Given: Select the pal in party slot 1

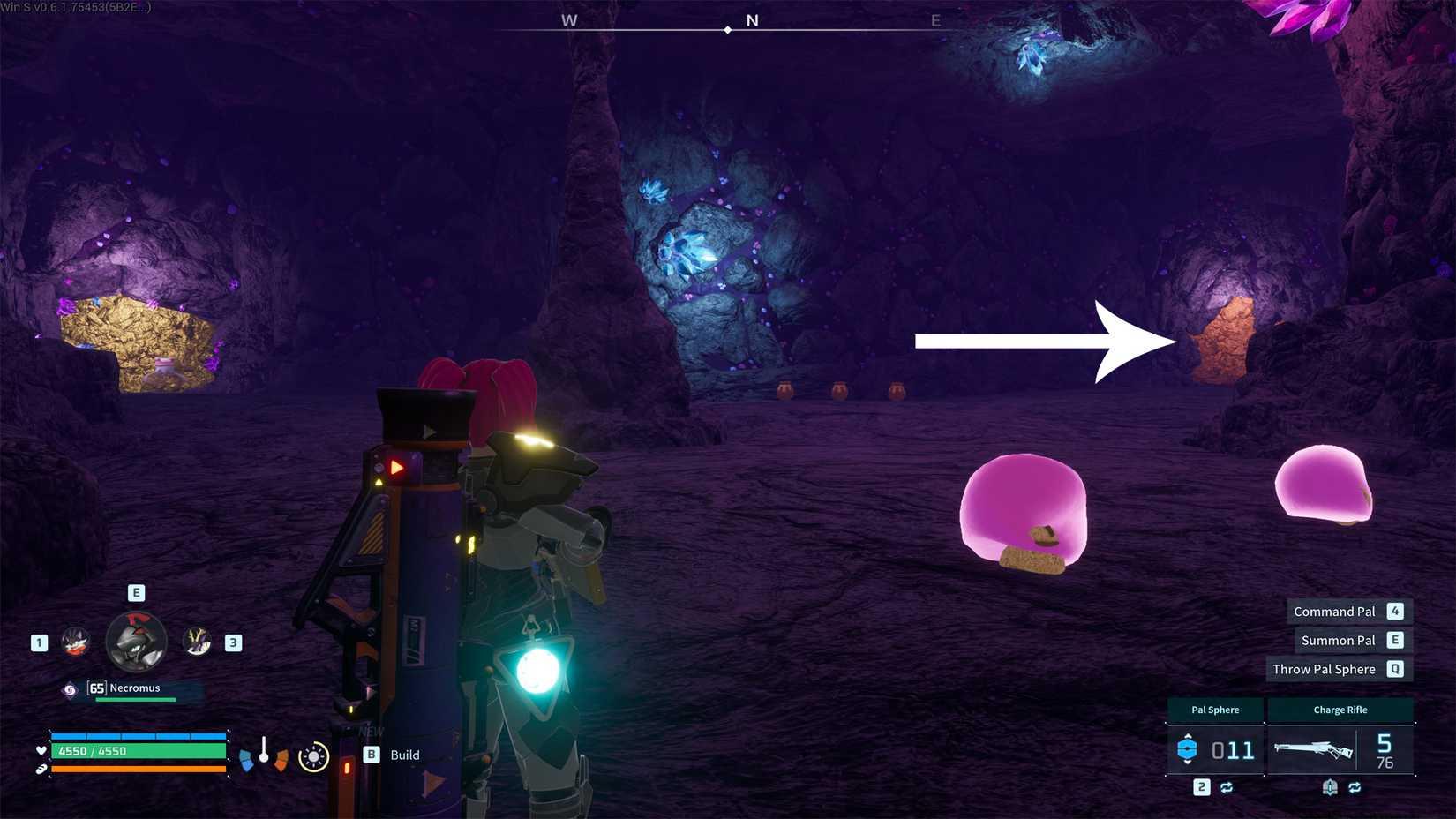Looking at the screenshot, I should point(74,642).
